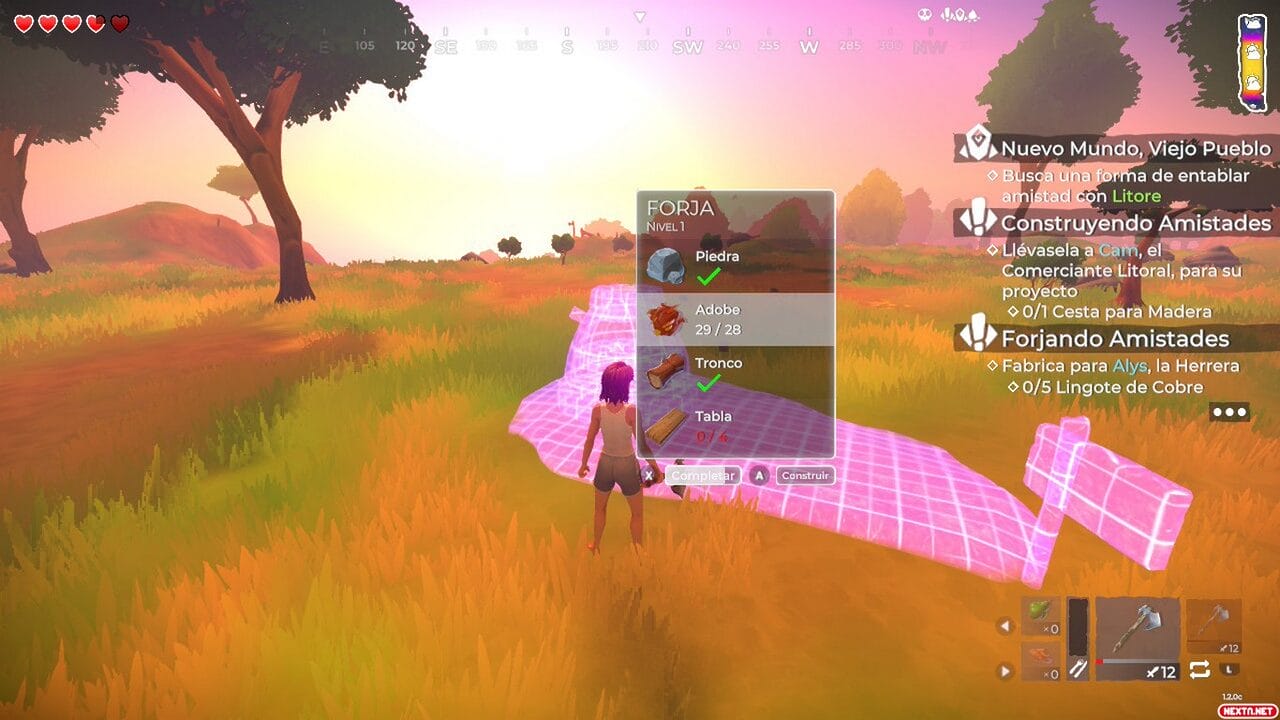Select the orange meat consumable slot
The height and width of the screenshot is (720, 1280).
(x=1040, y=662)
